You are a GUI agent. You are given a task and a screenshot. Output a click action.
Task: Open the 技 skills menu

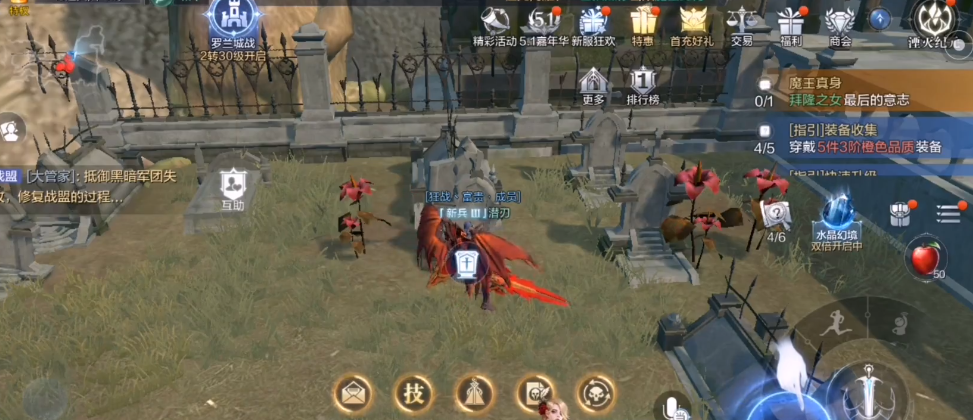[x=412, y=392]
